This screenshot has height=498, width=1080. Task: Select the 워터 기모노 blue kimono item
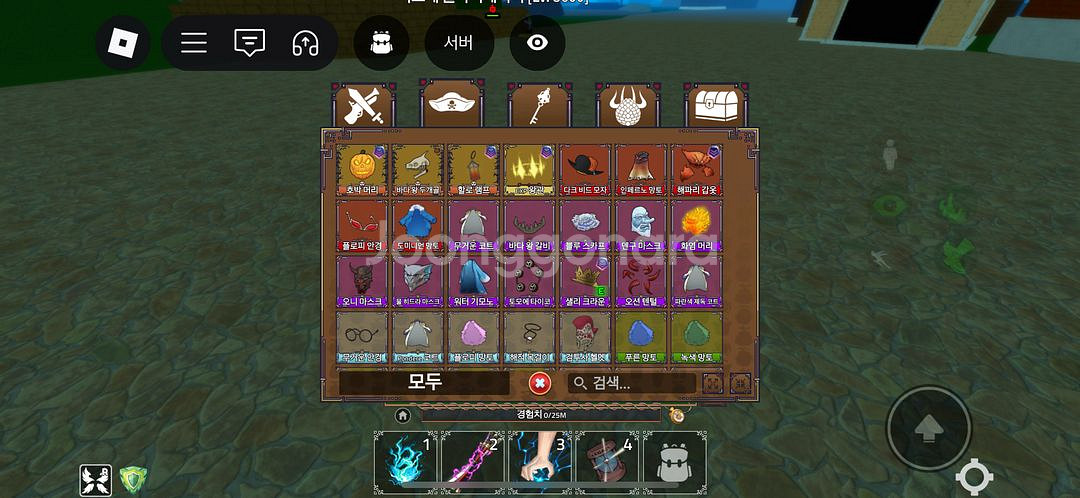(x=473, y=281)
